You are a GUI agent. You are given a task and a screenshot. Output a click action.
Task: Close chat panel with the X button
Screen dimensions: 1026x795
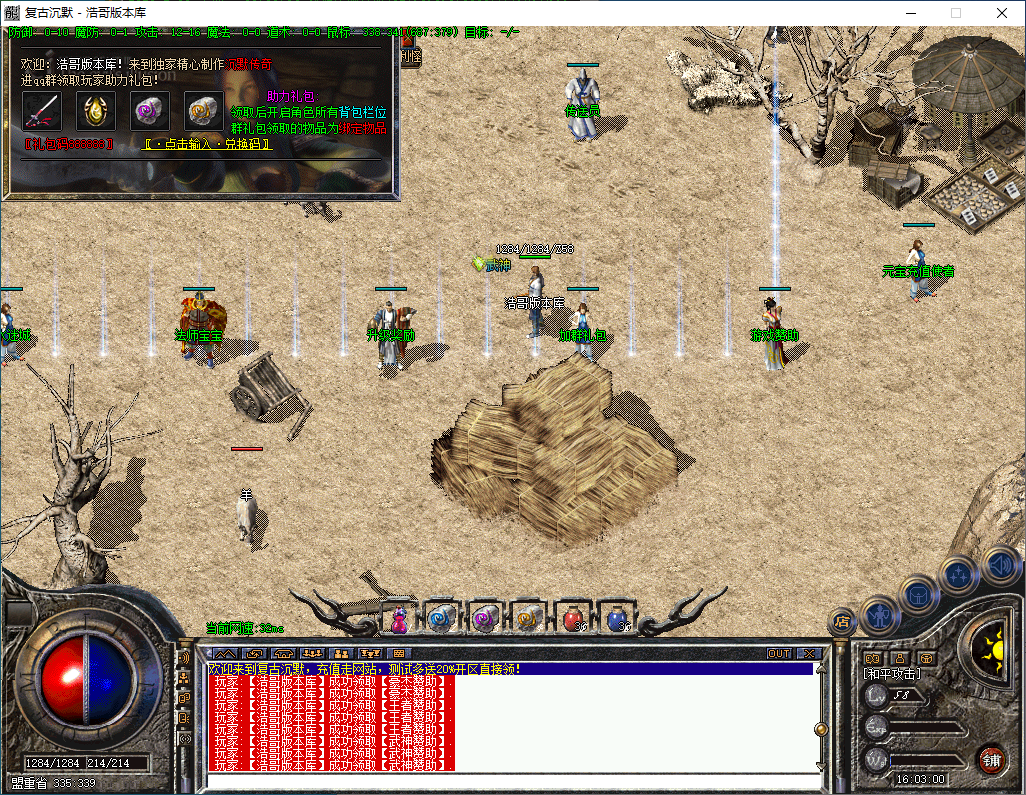pos(808,653)
